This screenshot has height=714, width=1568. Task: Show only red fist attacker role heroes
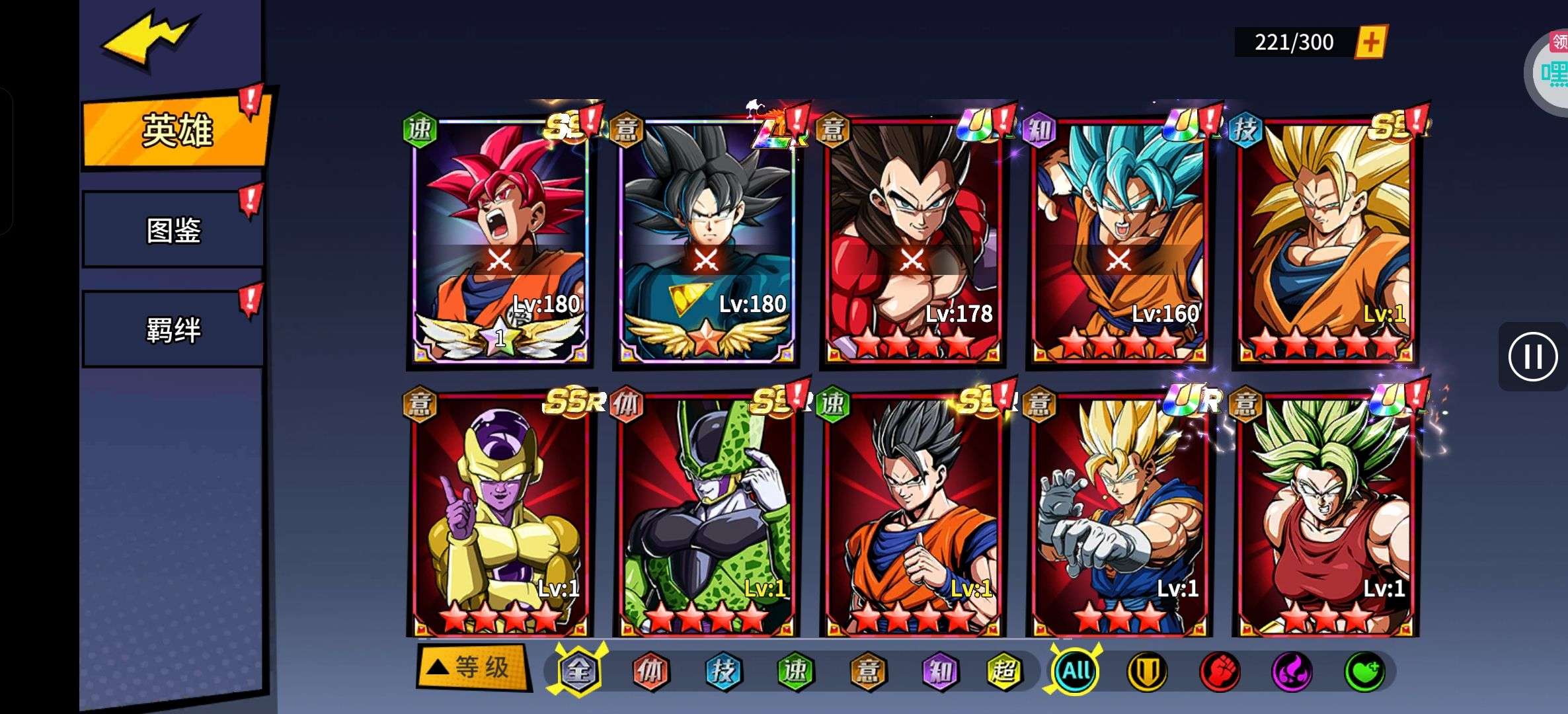coord(1220,671)
